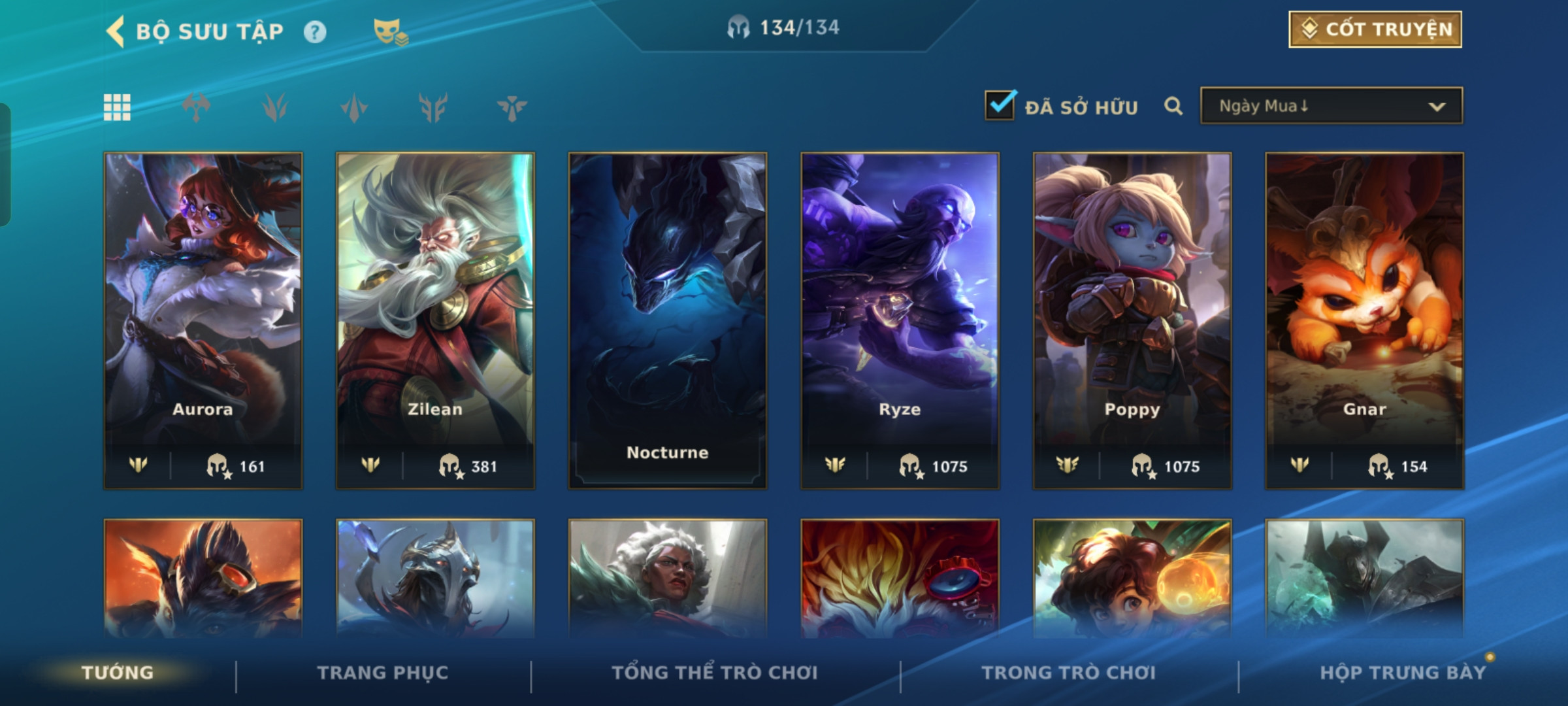This screenshot has height=706, width=1568.
Task: Open the Ryze champion card
Action: [900, 320]
